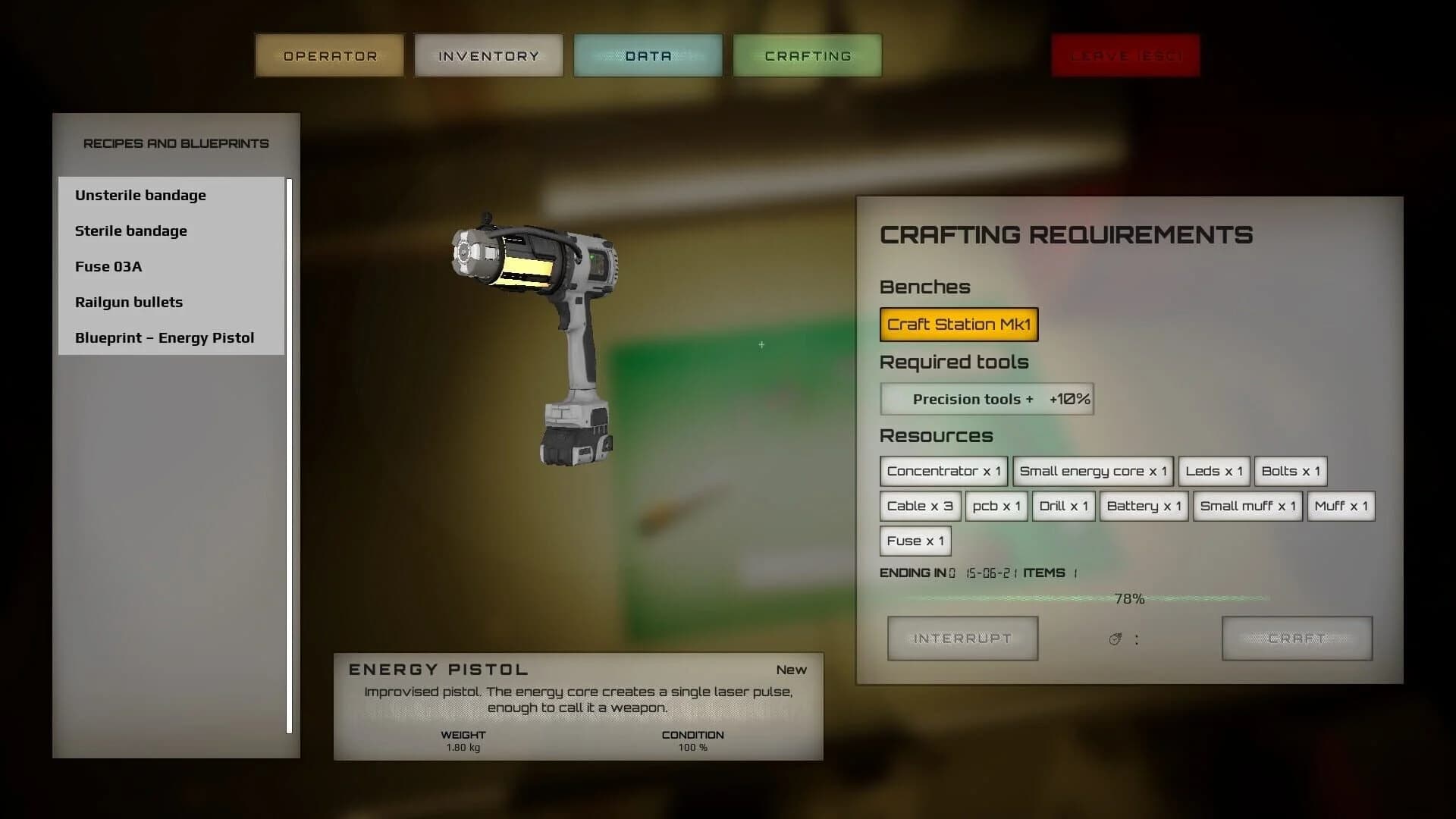This screenshot has height=819, width=1456.
Task: Select the Concentrator x 1 resource icon
Action: click(x=943, y=471)
